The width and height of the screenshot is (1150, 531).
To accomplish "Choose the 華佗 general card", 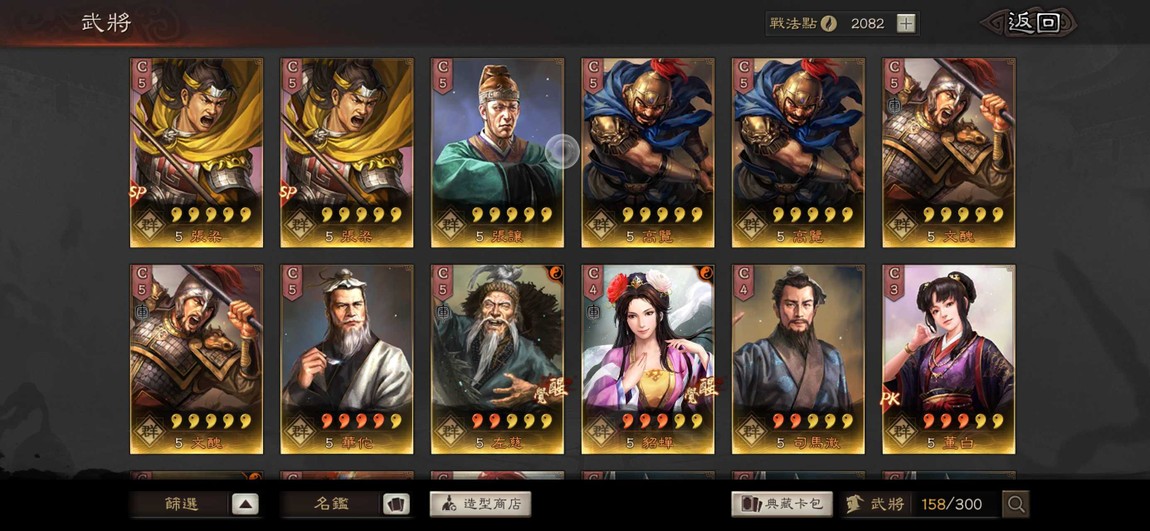I will (x=346, y=359).
